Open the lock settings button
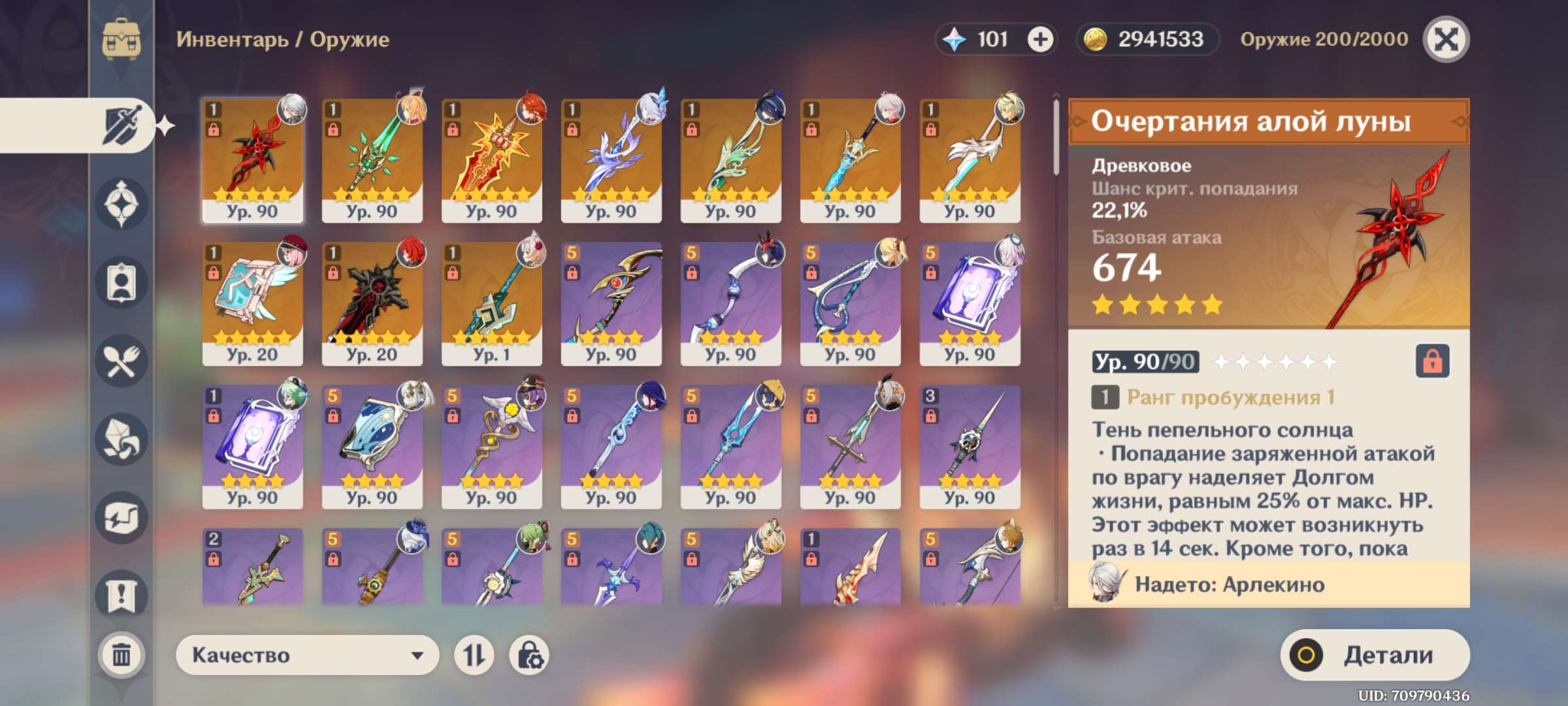Screen dimensions: 1568x706 point(529,655)
